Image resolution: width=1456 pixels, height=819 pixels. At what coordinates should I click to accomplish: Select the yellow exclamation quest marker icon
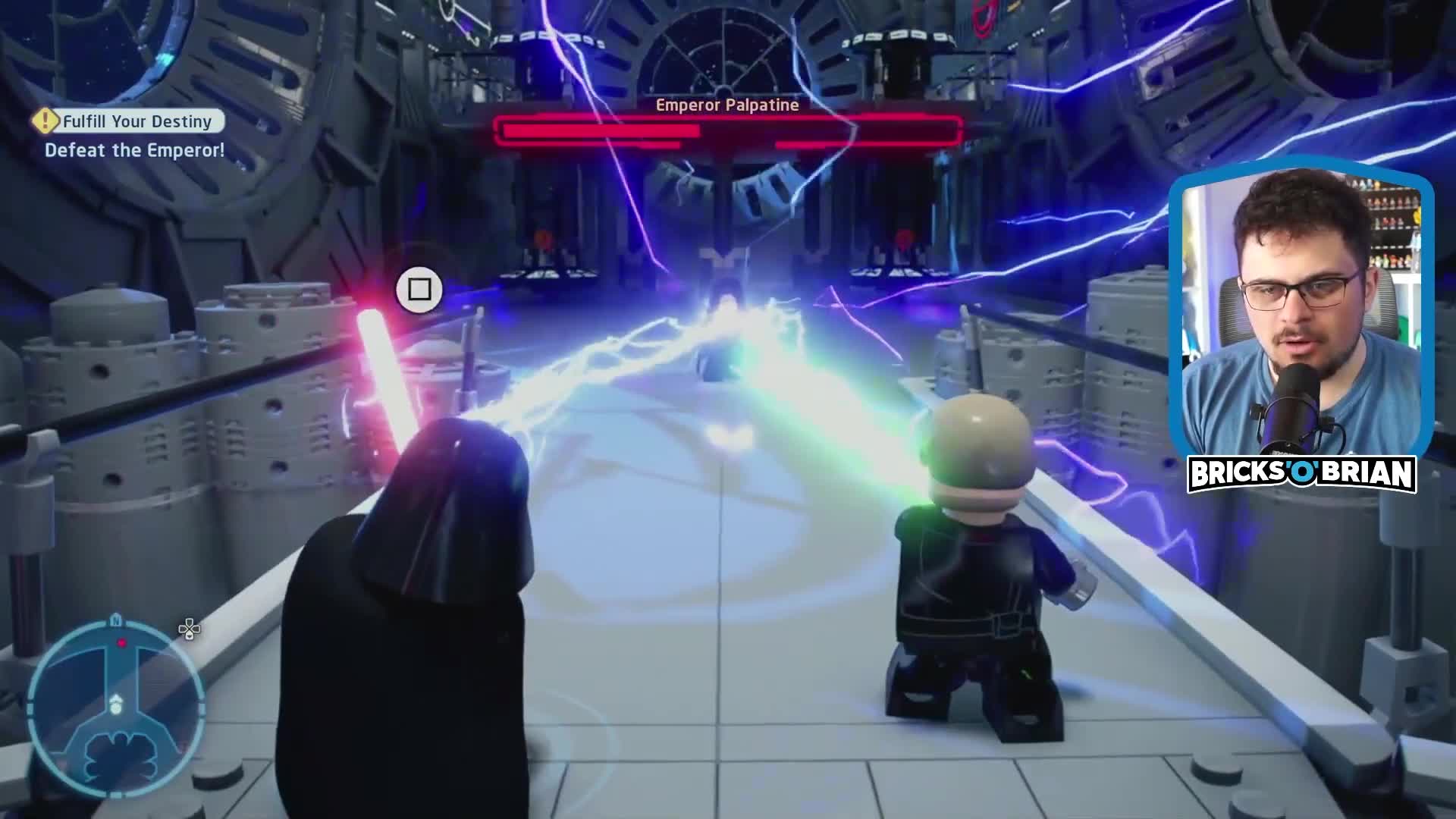pos(45,121)
